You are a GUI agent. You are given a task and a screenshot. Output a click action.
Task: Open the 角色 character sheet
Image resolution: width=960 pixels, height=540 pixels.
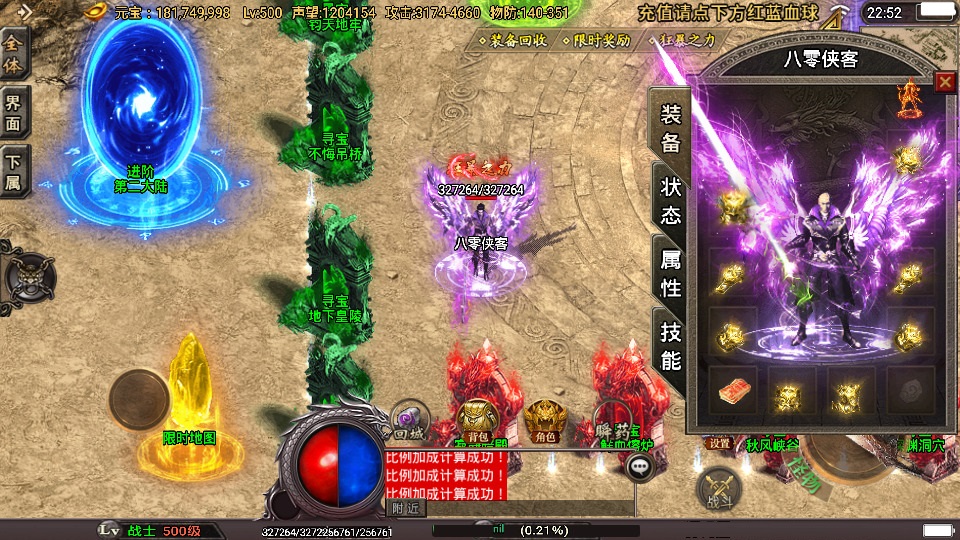545,420
